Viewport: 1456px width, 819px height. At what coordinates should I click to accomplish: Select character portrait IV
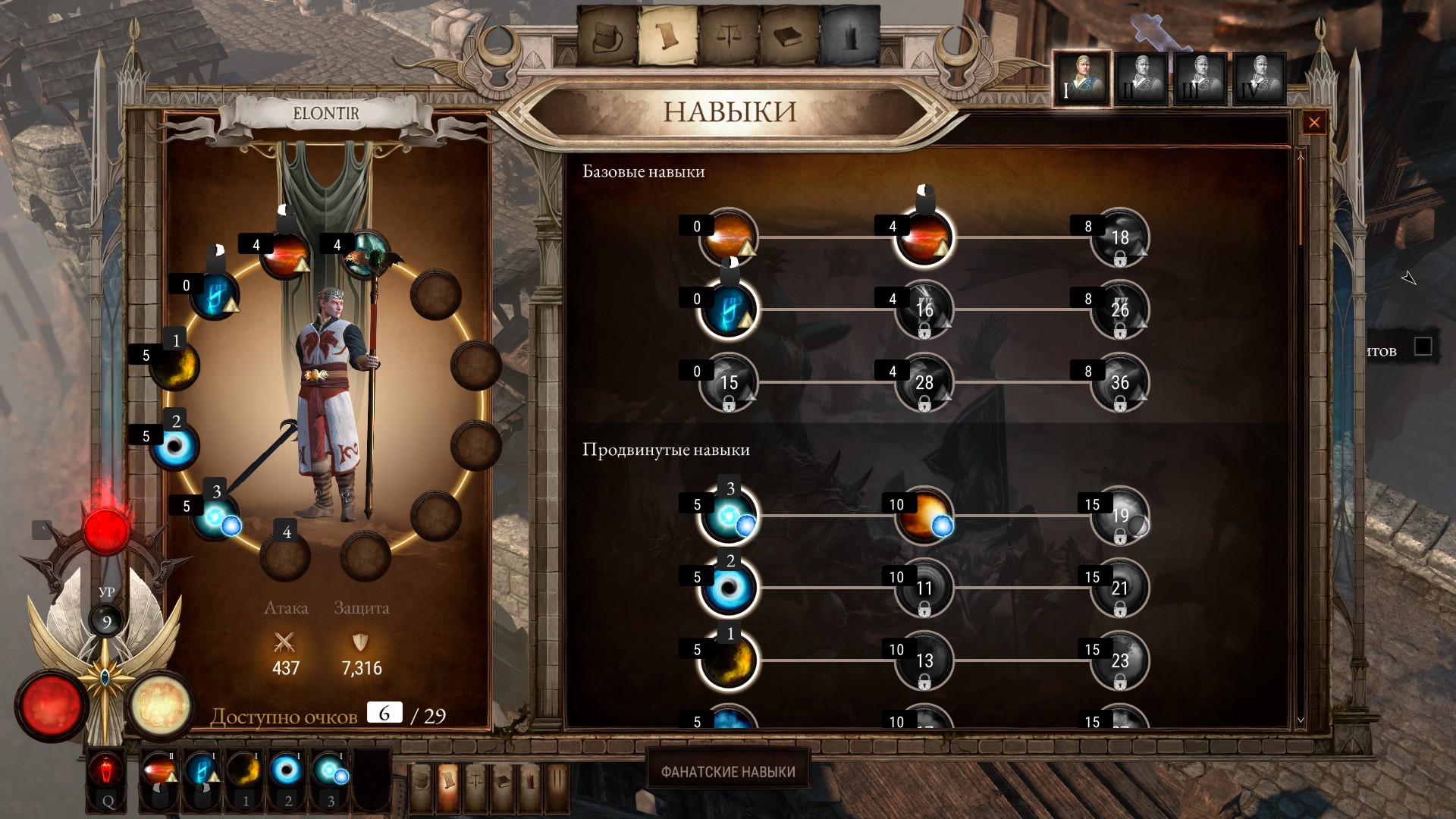1260,80
